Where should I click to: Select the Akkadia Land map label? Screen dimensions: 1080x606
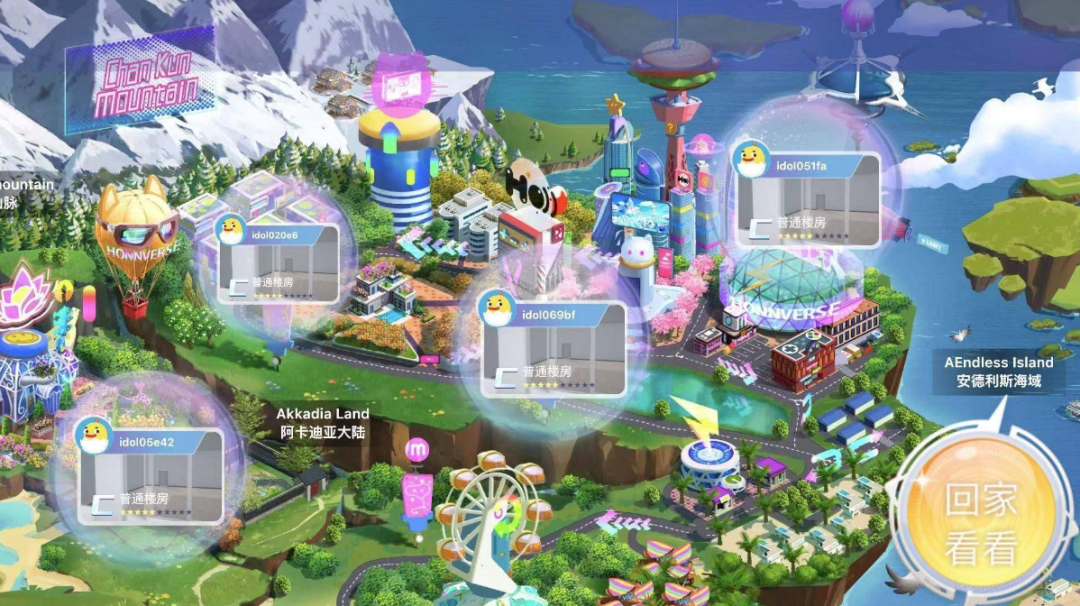tap(322, 423)
